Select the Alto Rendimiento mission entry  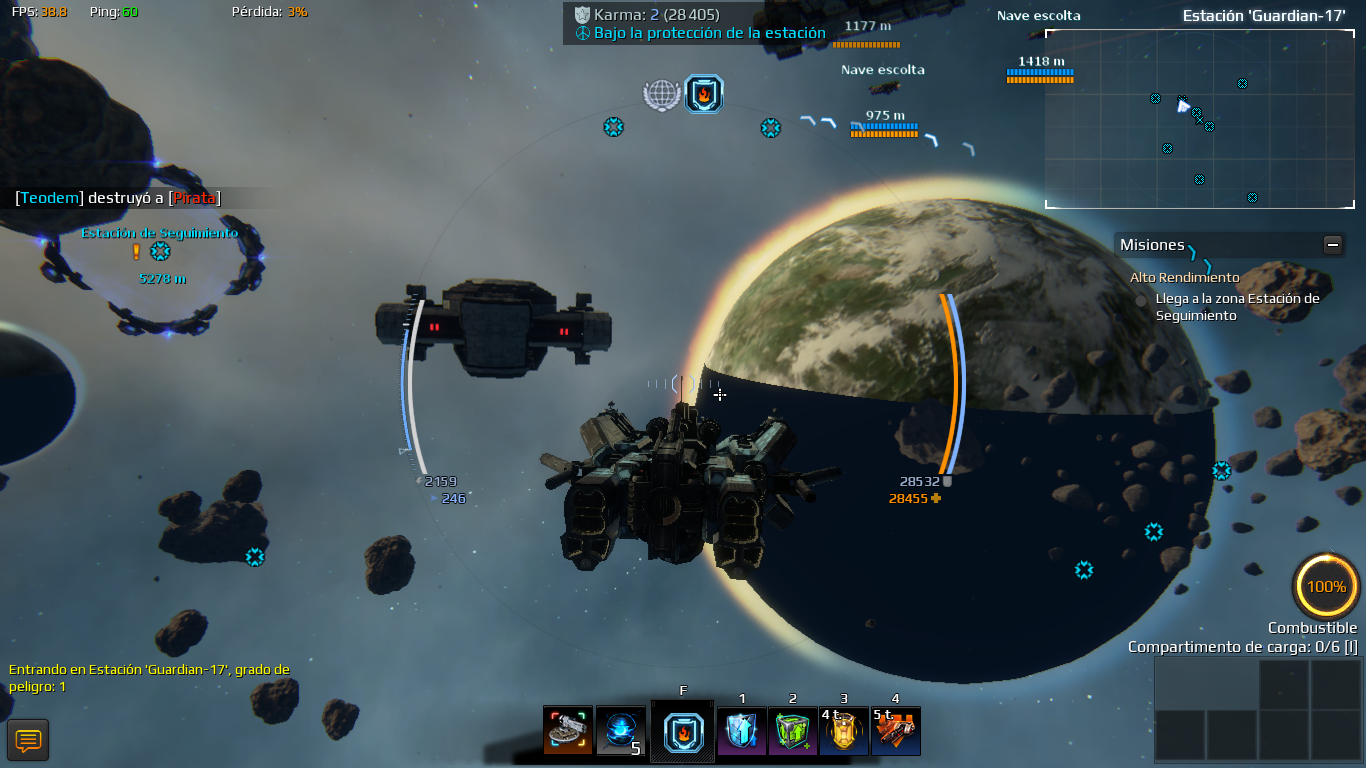[x=1184, y=278]
